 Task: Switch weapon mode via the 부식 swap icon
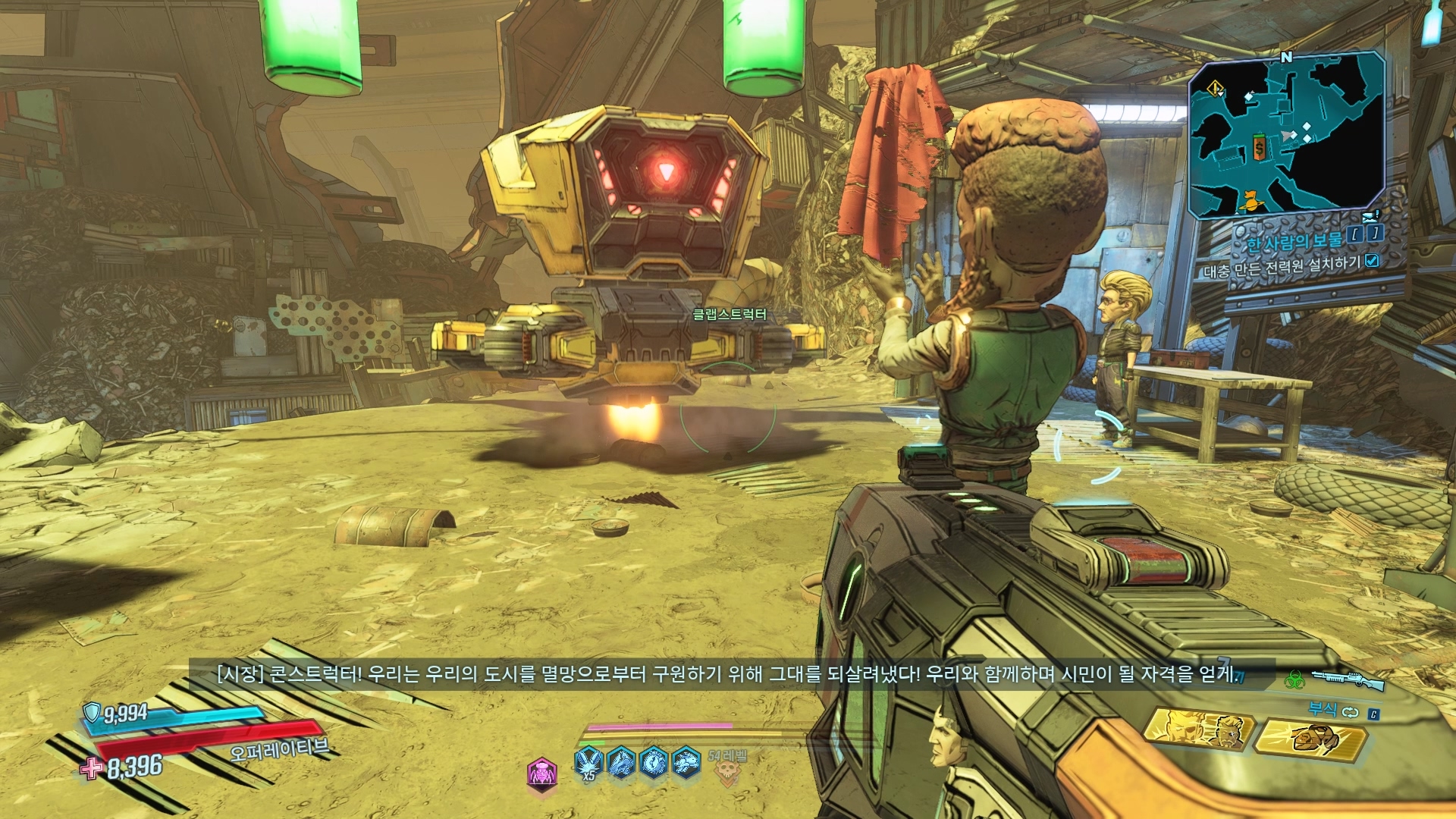click(1351, 711)
